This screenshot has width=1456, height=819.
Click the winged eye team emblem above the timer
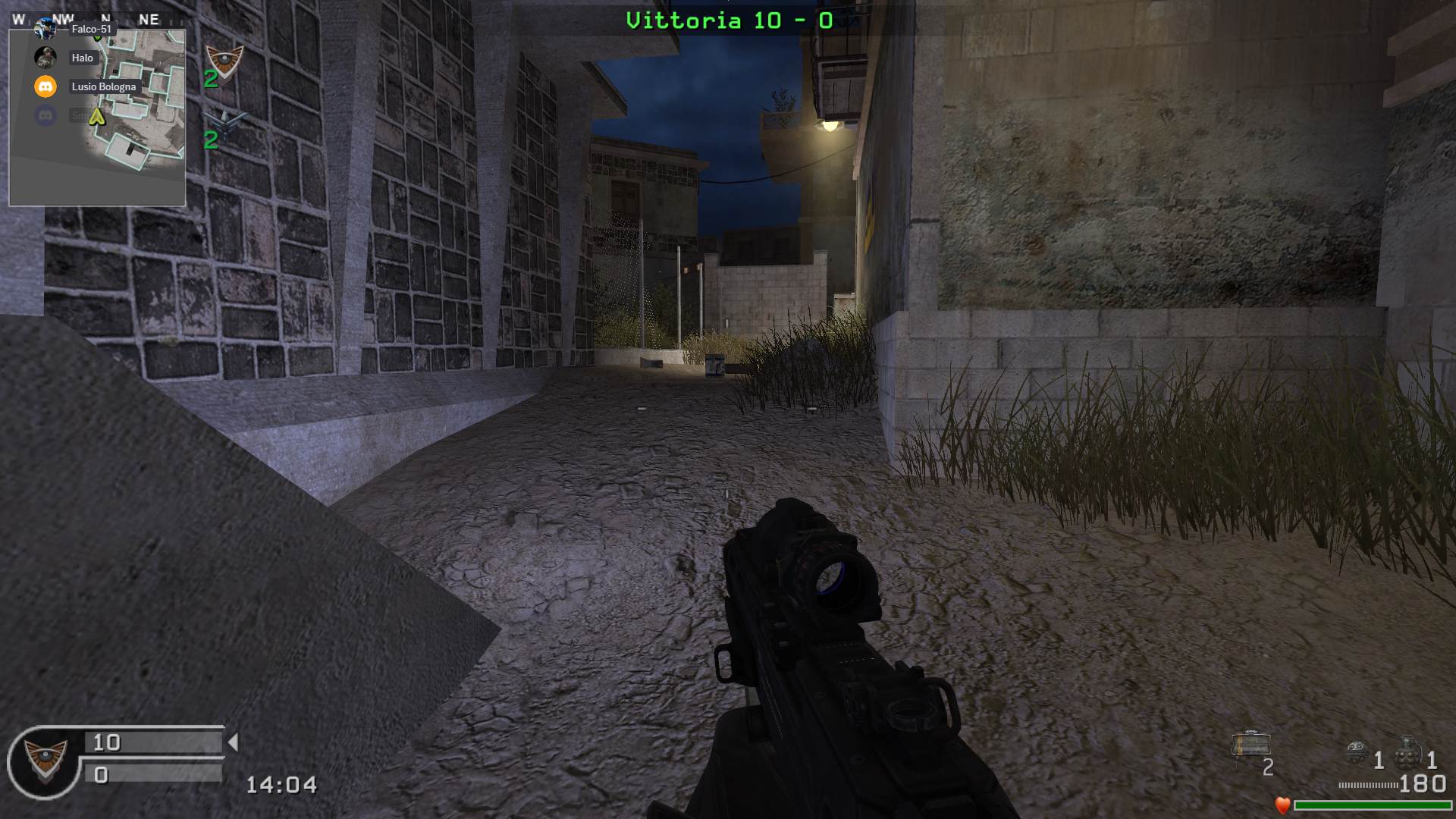point(45,759)
